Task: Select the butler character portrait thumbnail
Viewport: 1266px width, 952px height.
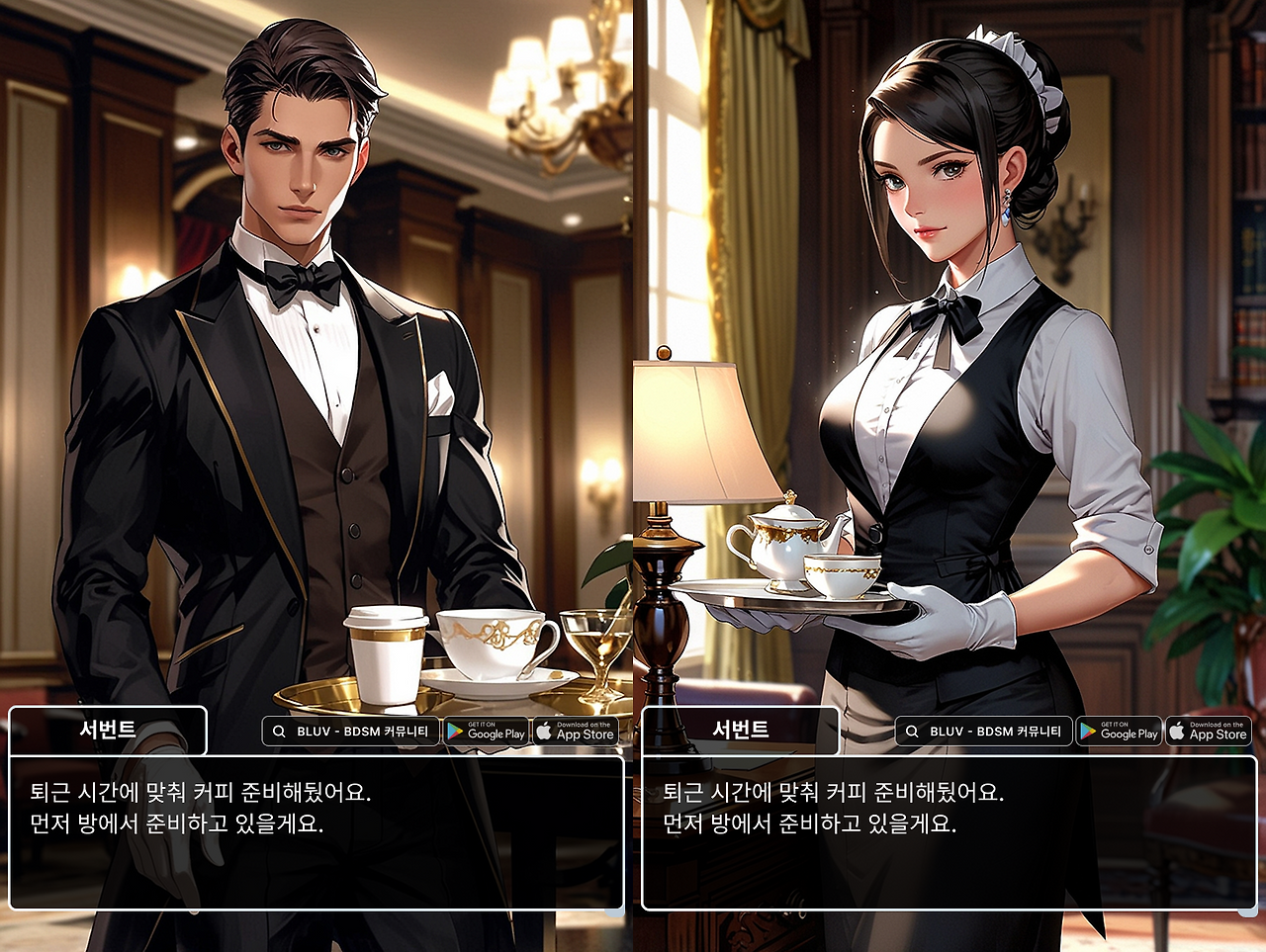Action: [297, 346]
